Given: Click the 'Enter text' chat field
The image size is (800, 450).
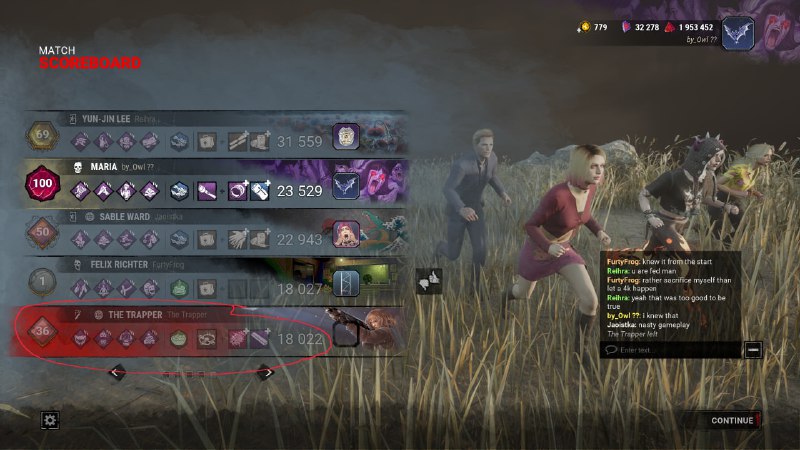Looking at the screenshot, I should click(670, 349).
